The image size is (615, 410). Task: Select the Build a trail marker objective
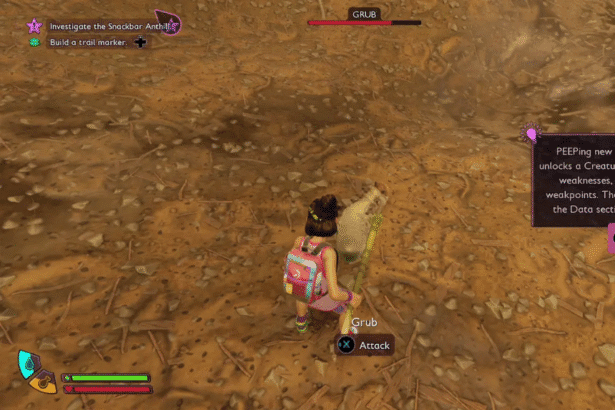89,42
